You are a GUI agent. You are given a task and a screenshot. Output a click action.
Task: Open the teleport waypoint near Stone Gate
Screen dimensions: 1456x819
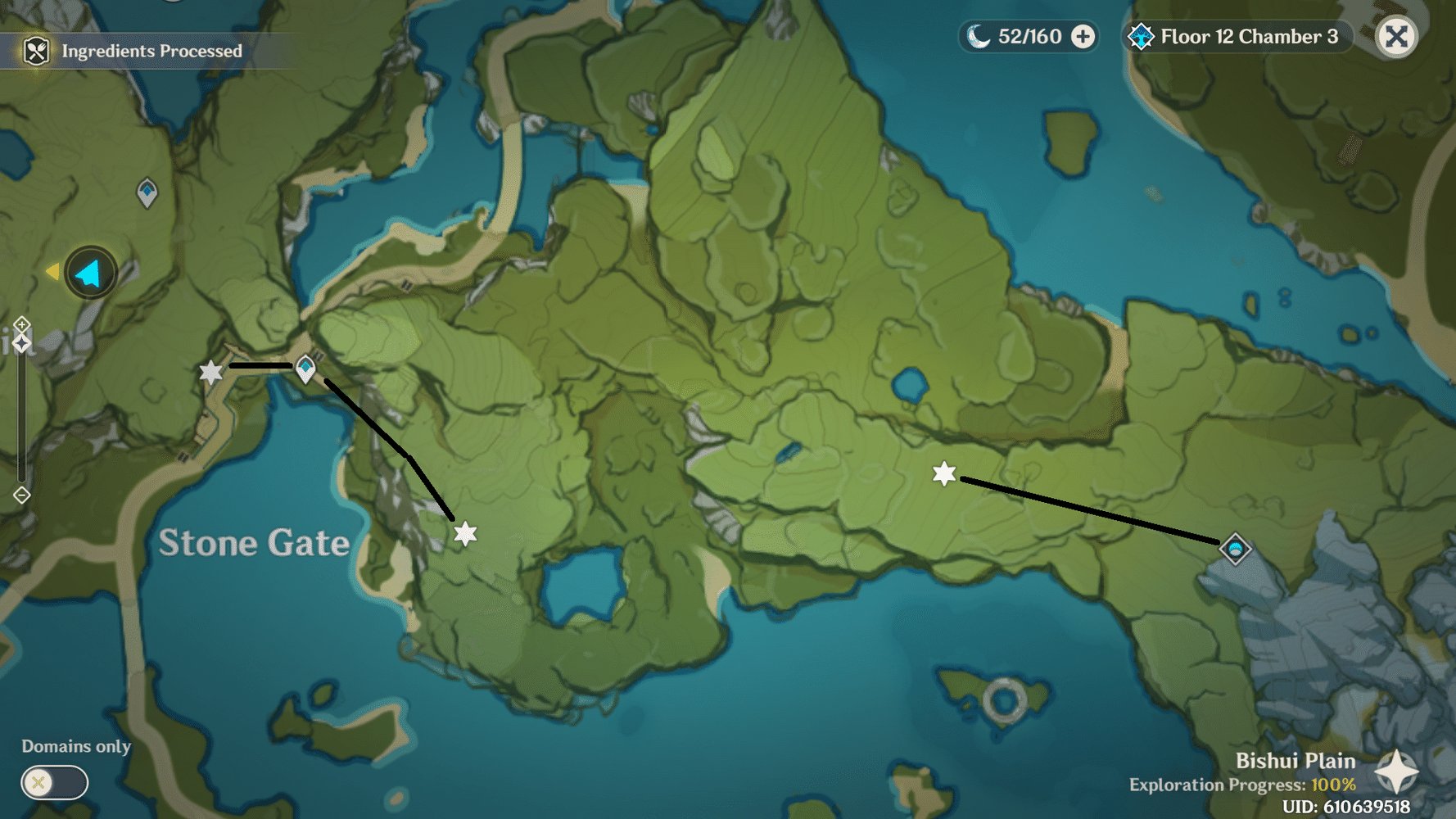click(x=306, y=369)
